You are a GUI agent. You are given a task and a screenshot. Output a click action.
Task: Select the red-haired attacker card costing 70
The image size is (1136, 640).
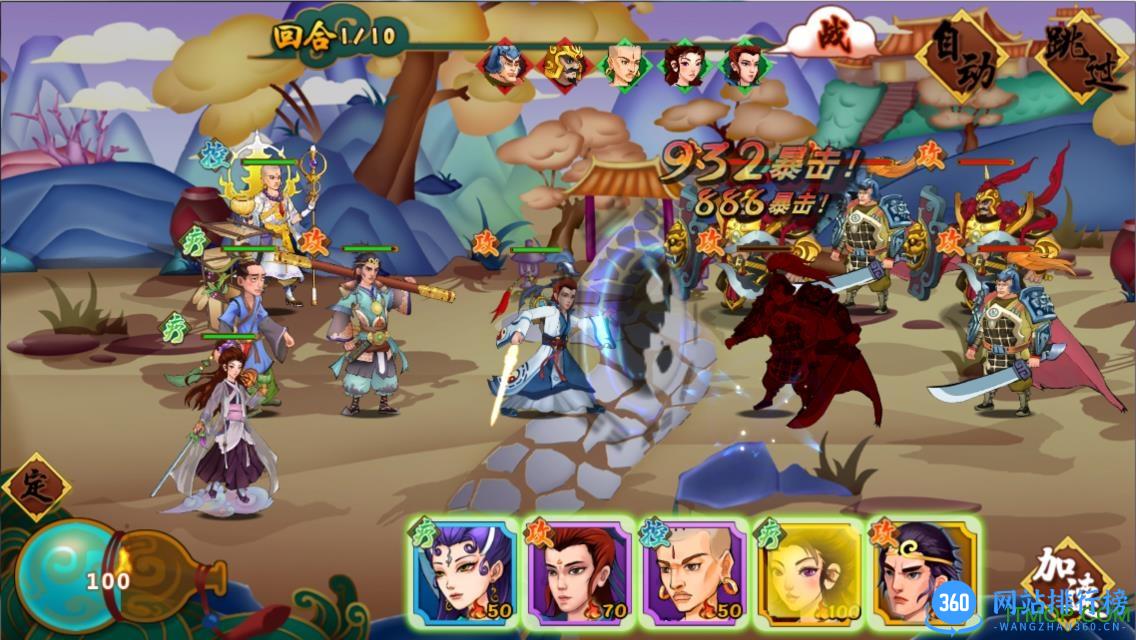pos(577,572)
